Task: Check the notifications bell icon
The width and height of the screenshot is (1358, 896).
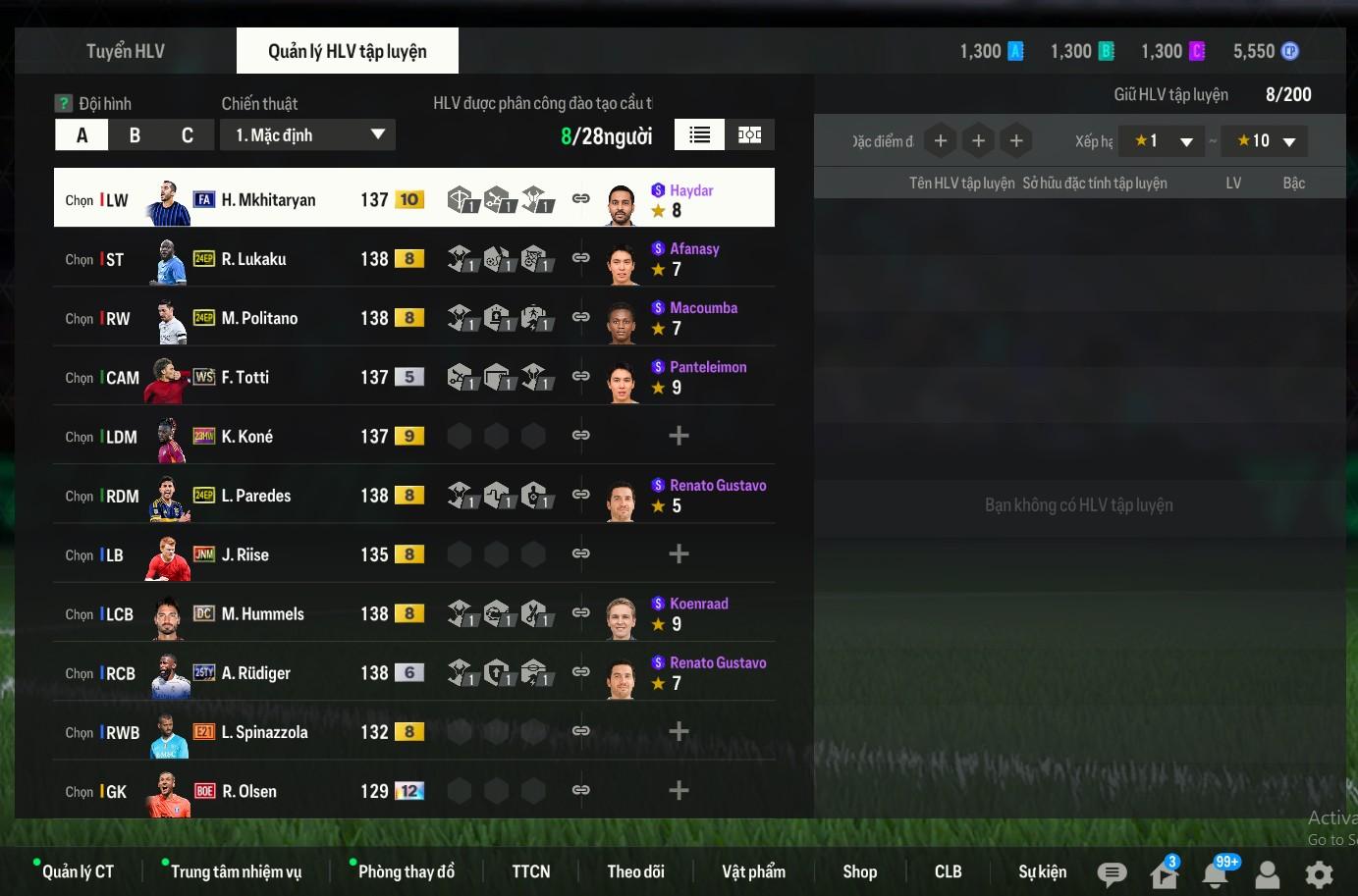Action: (x=1216, y=873)
